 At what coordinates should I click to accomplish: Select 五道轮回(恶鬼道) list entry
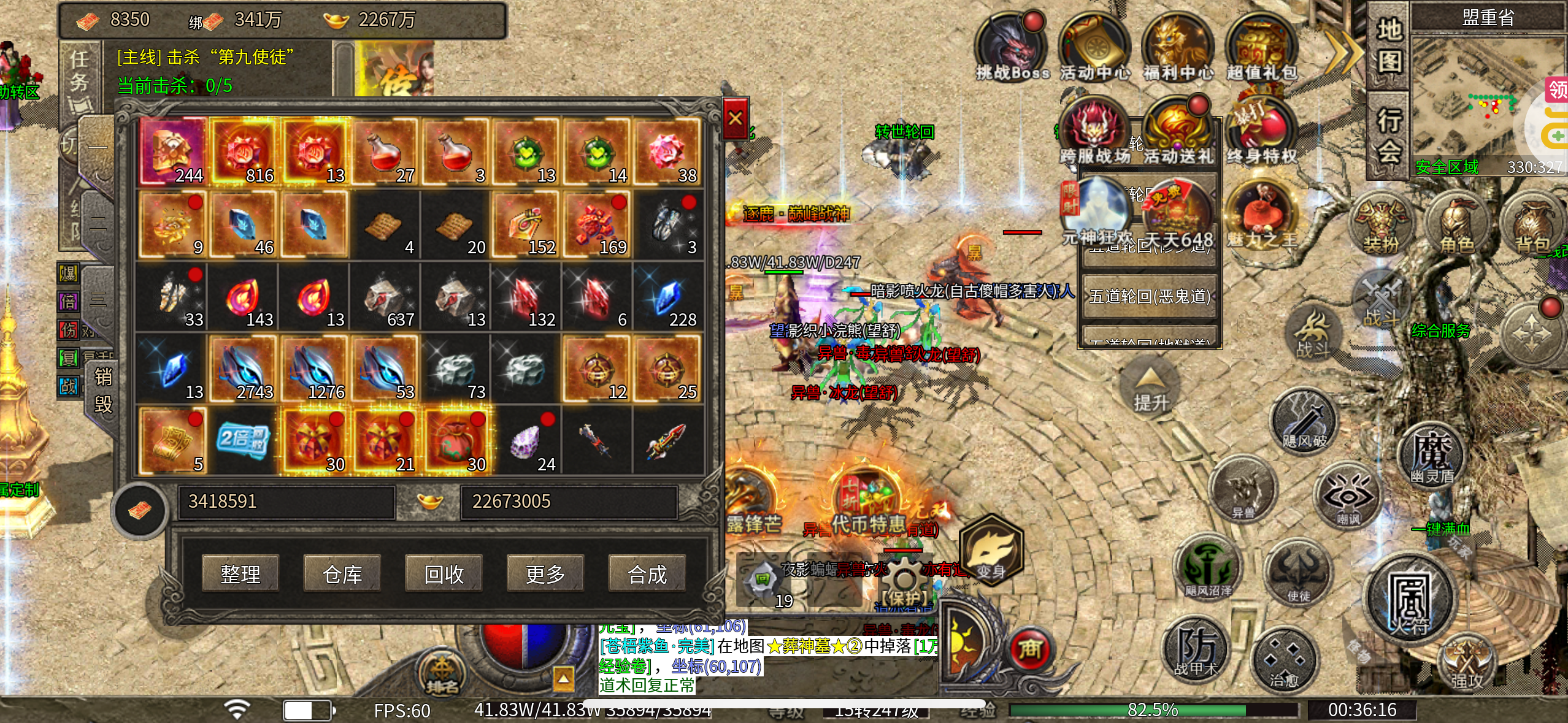coord(1150,297)
